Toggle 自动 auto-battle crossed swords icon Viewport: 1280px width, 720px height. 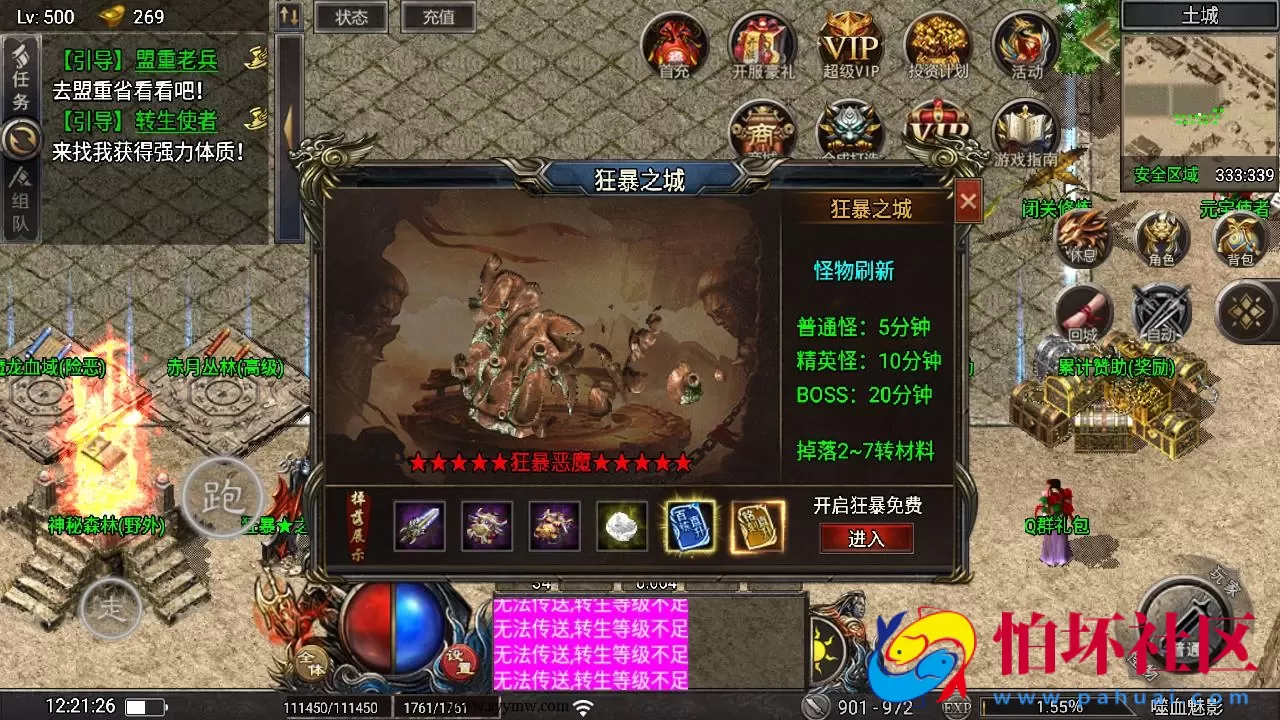(x=1161, y=310)
